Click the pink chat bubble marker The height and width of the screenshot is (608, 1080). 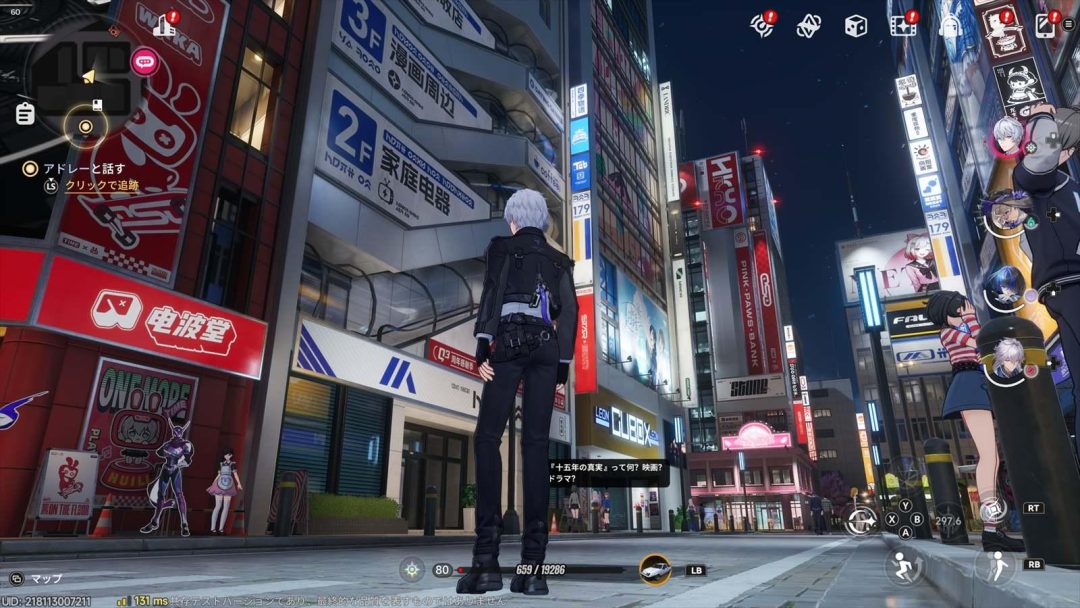click(x=145, y=62)
